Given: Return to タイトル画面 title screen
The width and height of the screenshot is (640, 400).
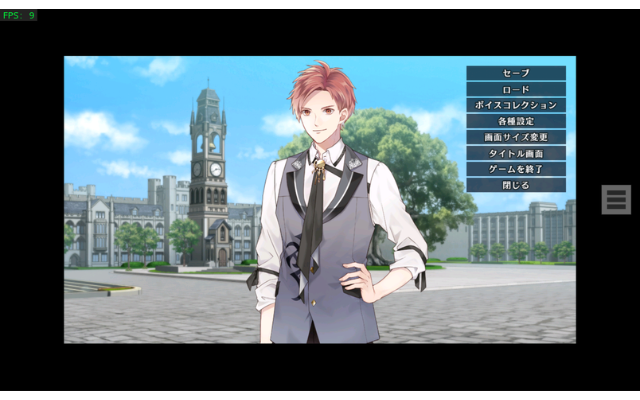Looking at the screenshot, I should tap(515, 153).
